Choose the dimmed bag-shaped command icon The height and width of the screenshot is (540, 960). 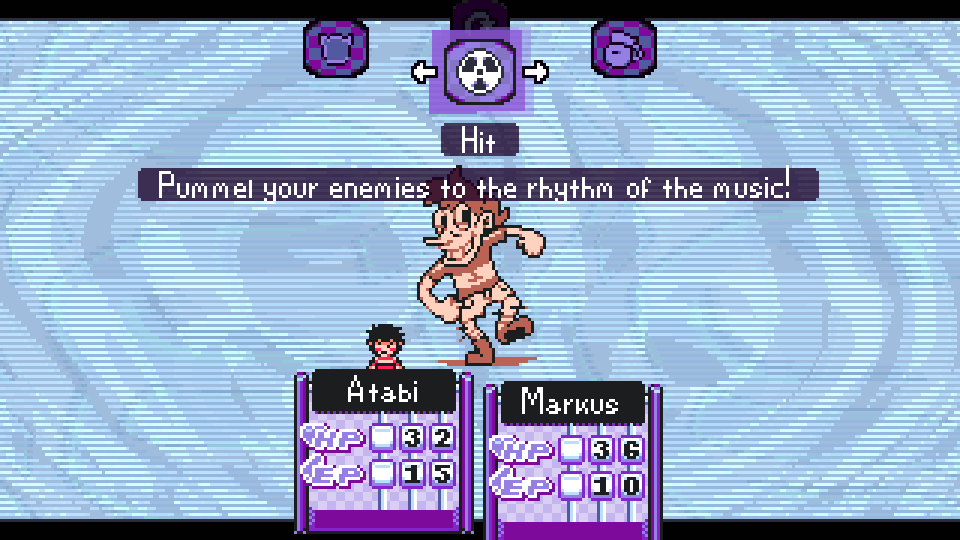click(624, 48)
